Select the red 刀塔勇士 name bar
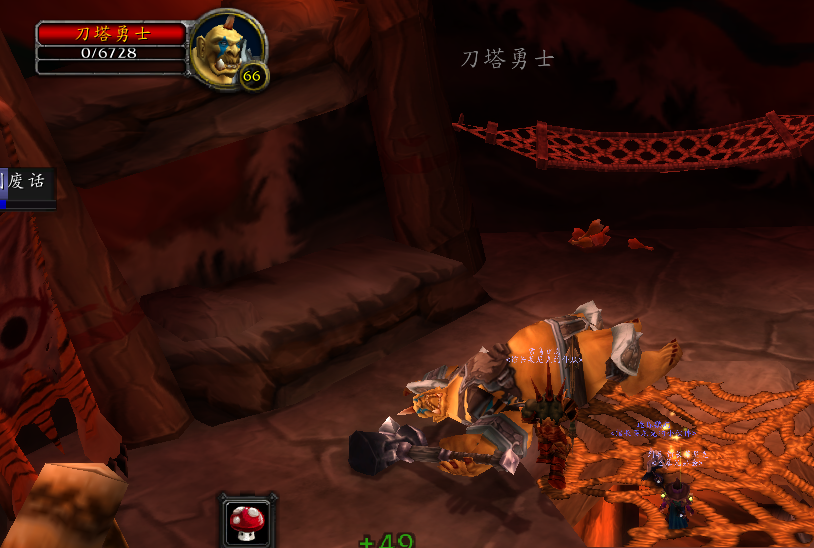 point(111,34)
